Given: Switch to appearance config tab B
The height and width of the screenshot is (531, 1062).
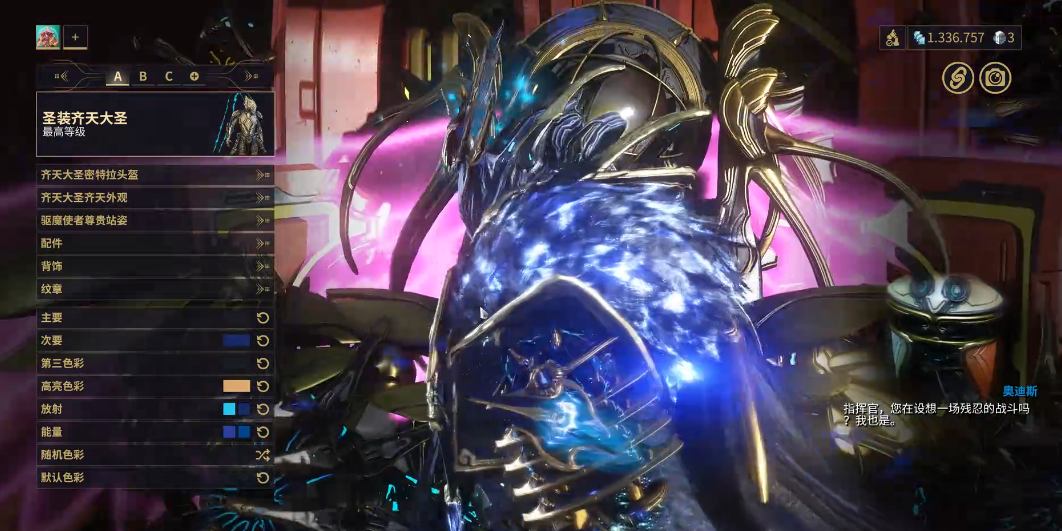Looking at the screenshot, I should (x=143, y=76).
